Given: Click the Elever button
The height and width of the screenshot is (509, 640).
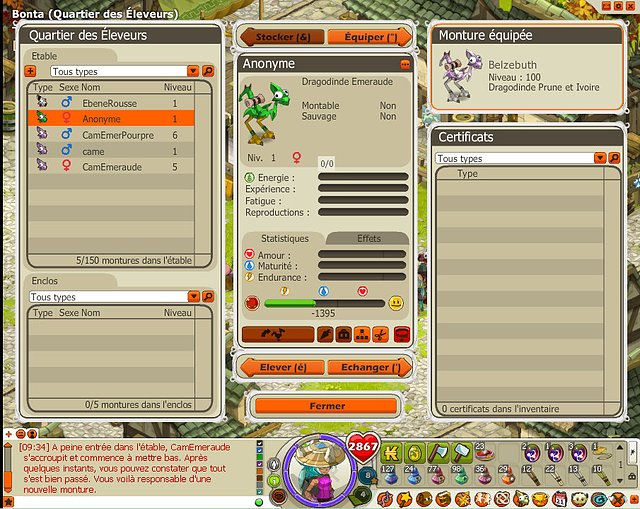Looking at the screenshot, I should click(283, 367).
